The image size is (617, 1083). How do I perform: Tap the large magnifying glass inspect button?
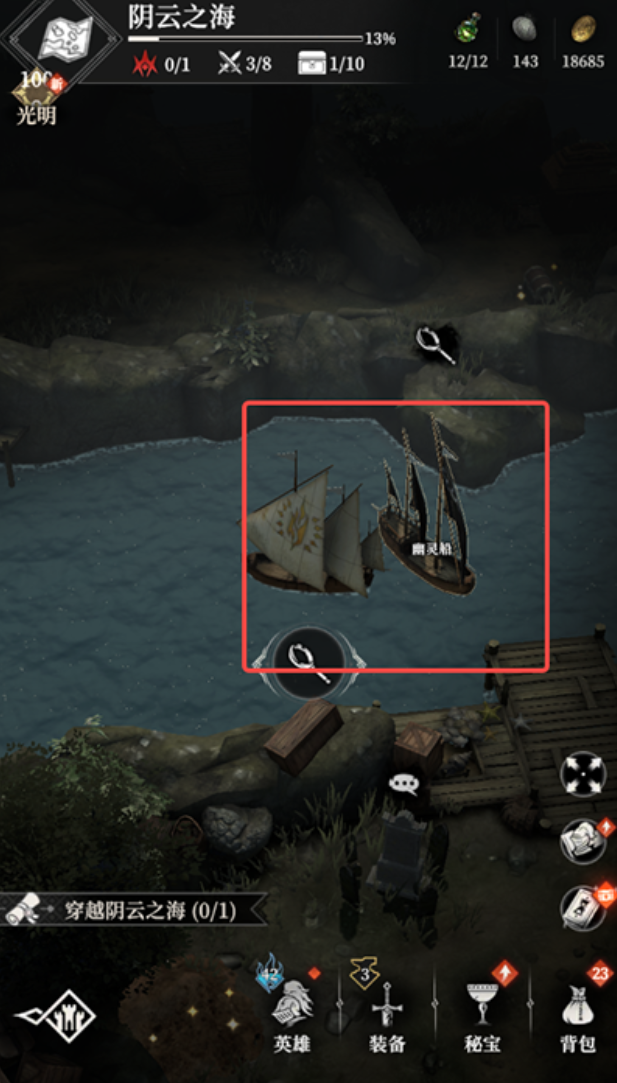click(308, 661)
